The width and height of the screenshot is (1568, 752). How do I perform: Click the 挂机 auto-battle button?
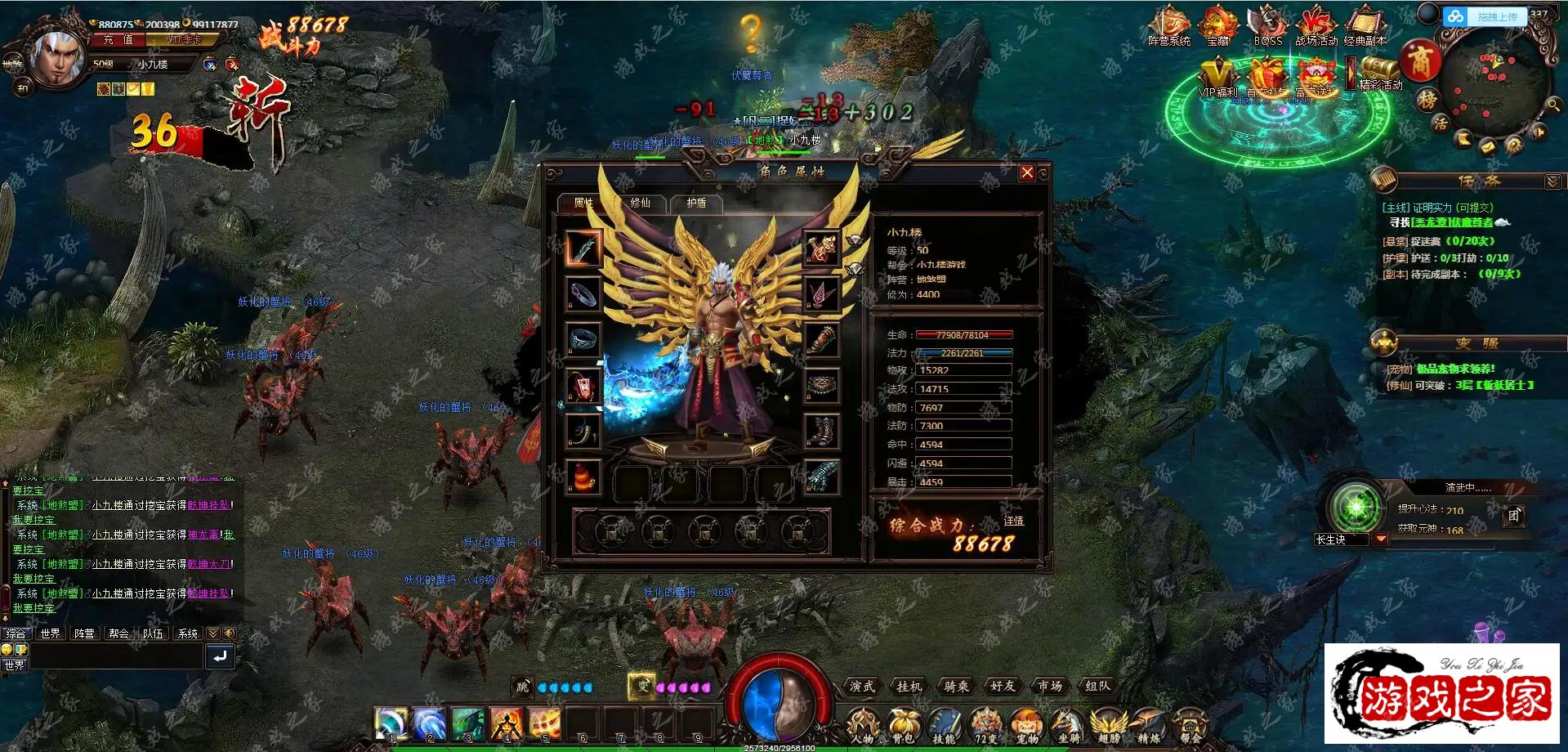(909, 687)
